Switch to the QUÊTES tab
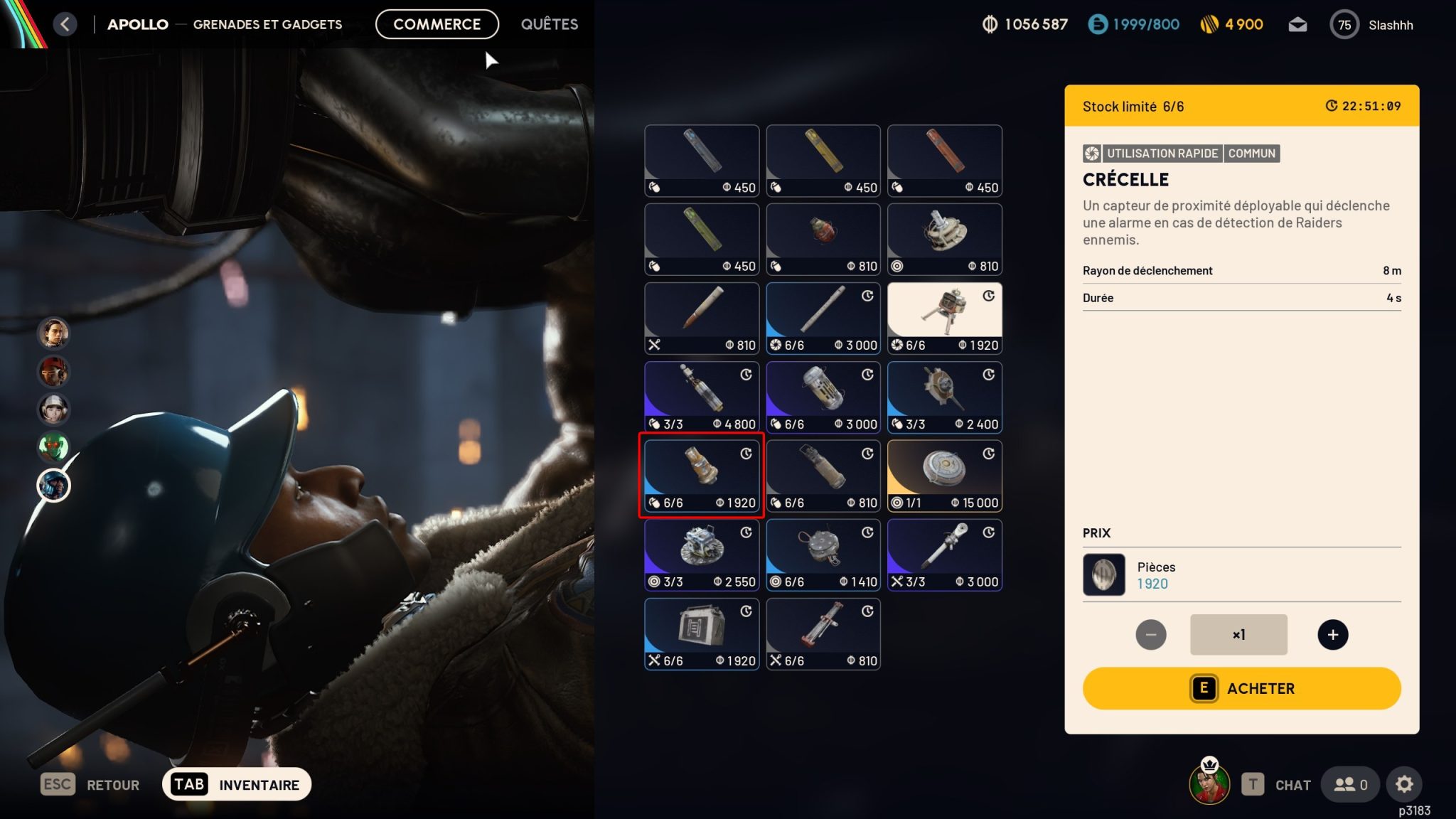This screenshot has height=819, width=1456. coord(548,23)
